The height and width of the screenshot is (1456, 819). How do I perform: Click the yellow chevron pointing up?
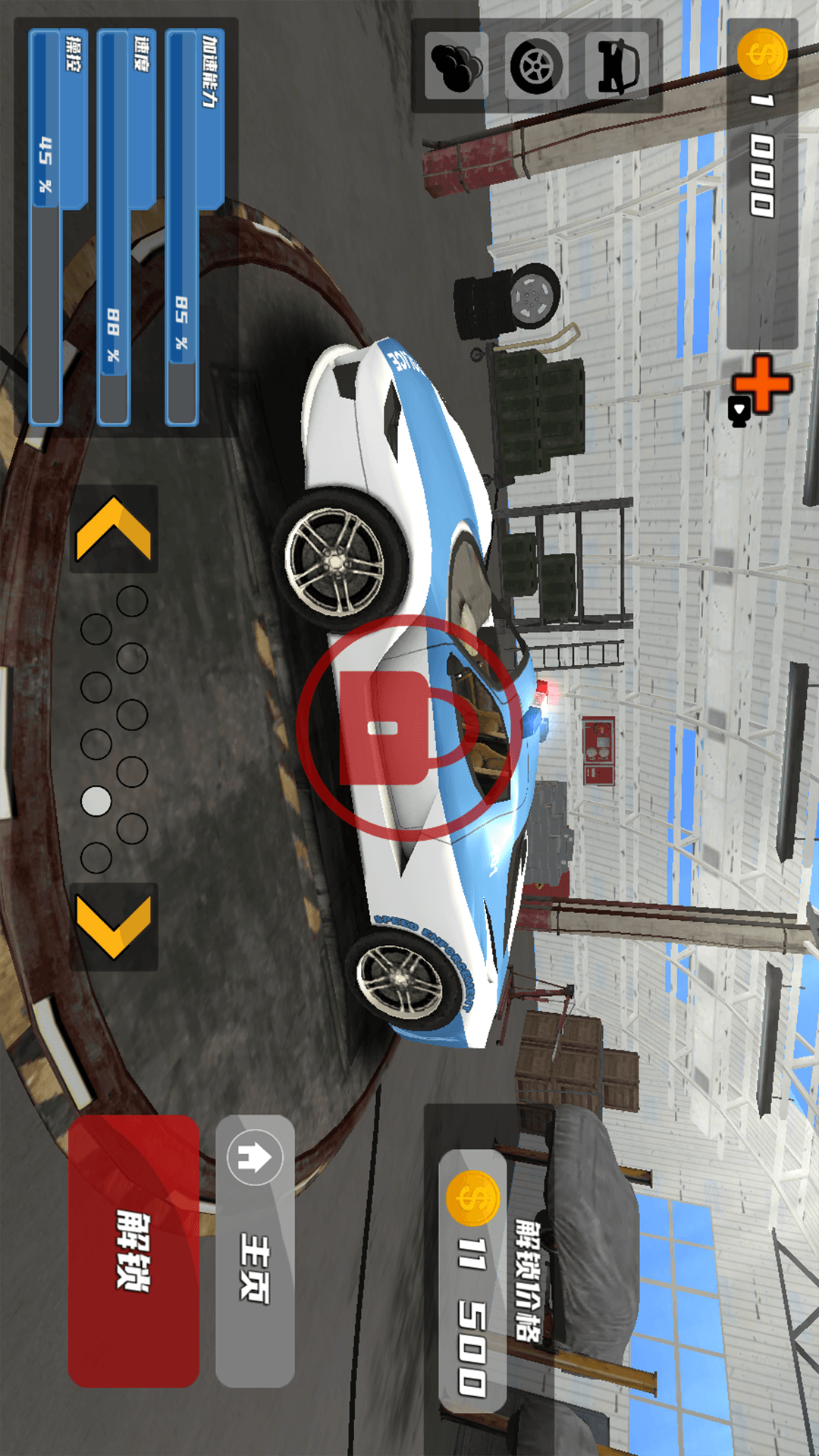click(114, 529)
